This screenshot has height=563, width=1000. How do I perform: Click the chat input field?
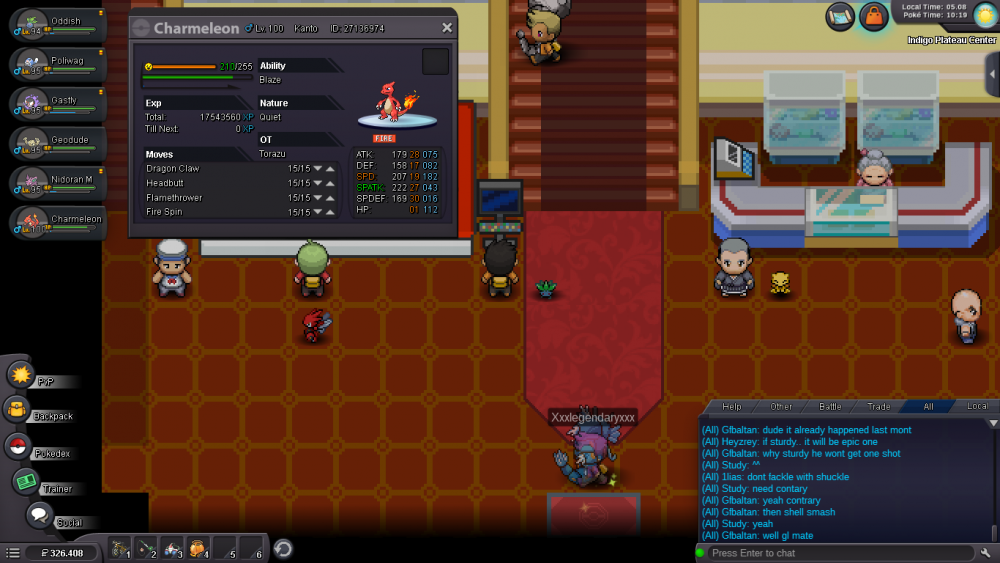coord(835,553)
